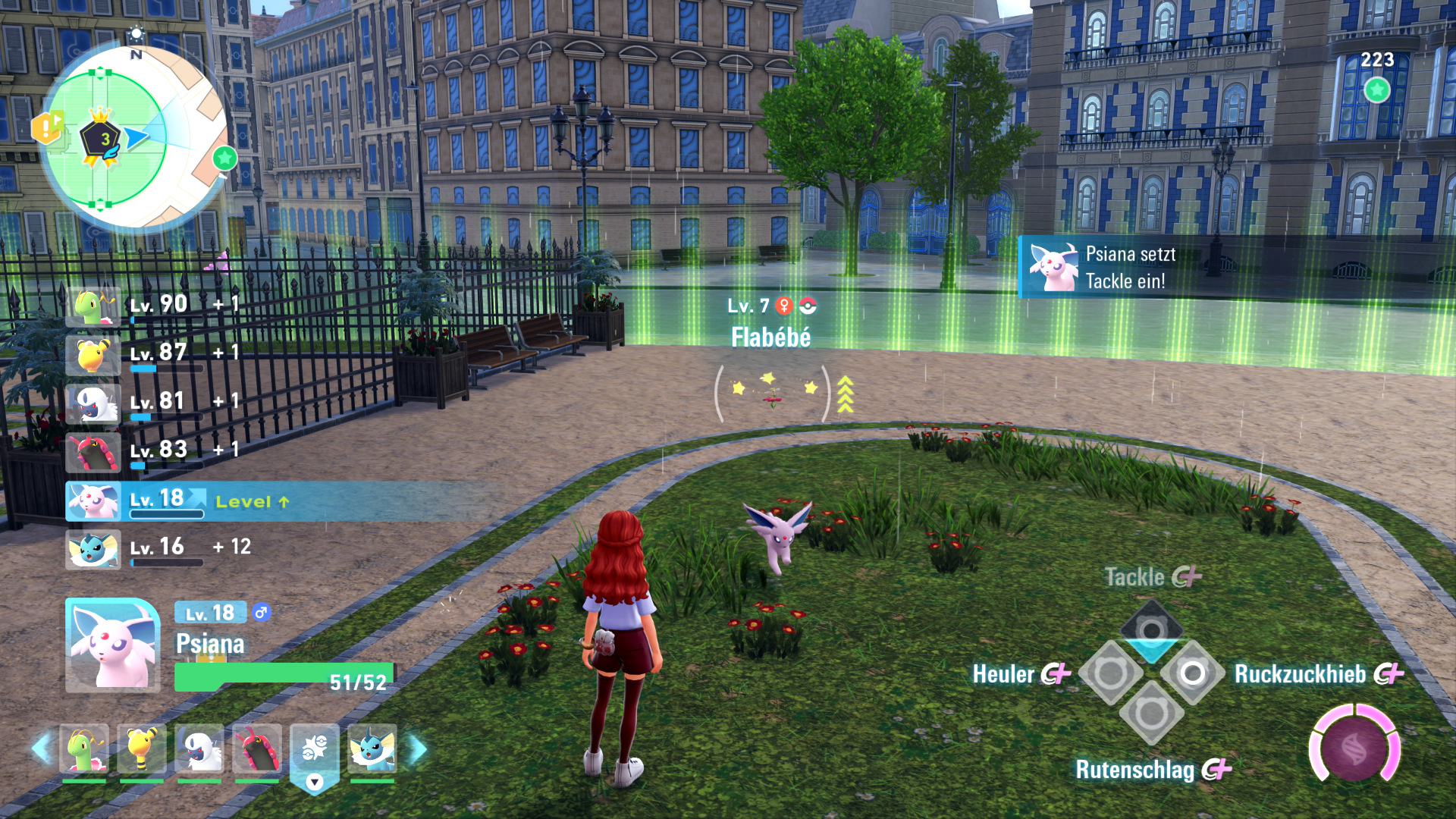Switch to Ampharos in the bottom party bar
Image resolution: width=1456 pixels, height=819 pixels.
click(141, 749)
